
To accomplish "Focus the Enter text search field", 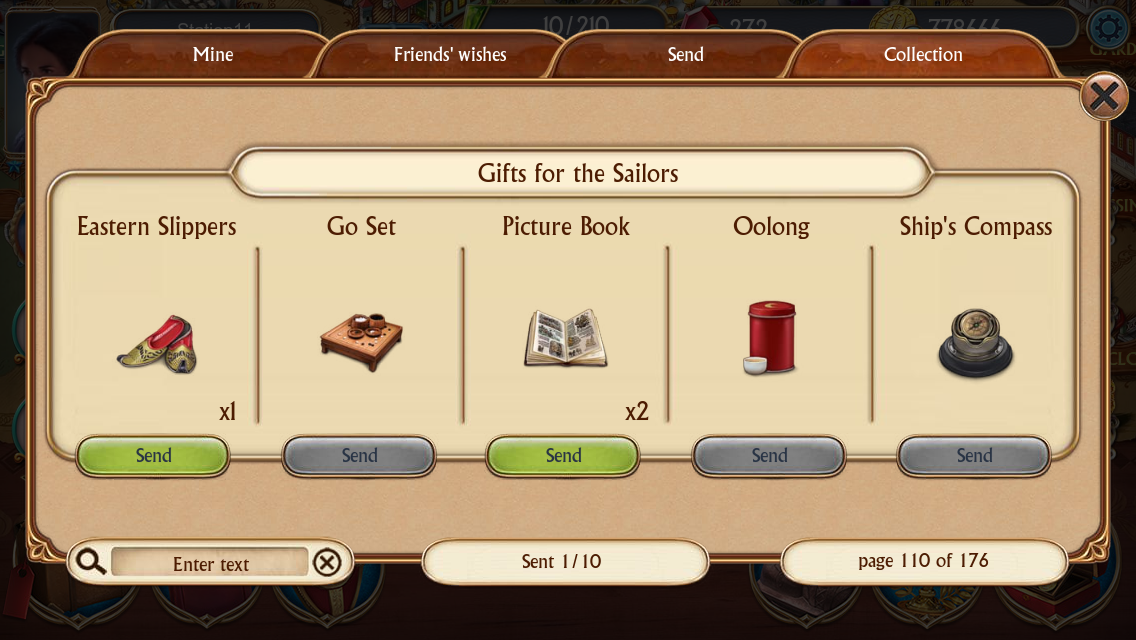I will (x=210, y=564).
